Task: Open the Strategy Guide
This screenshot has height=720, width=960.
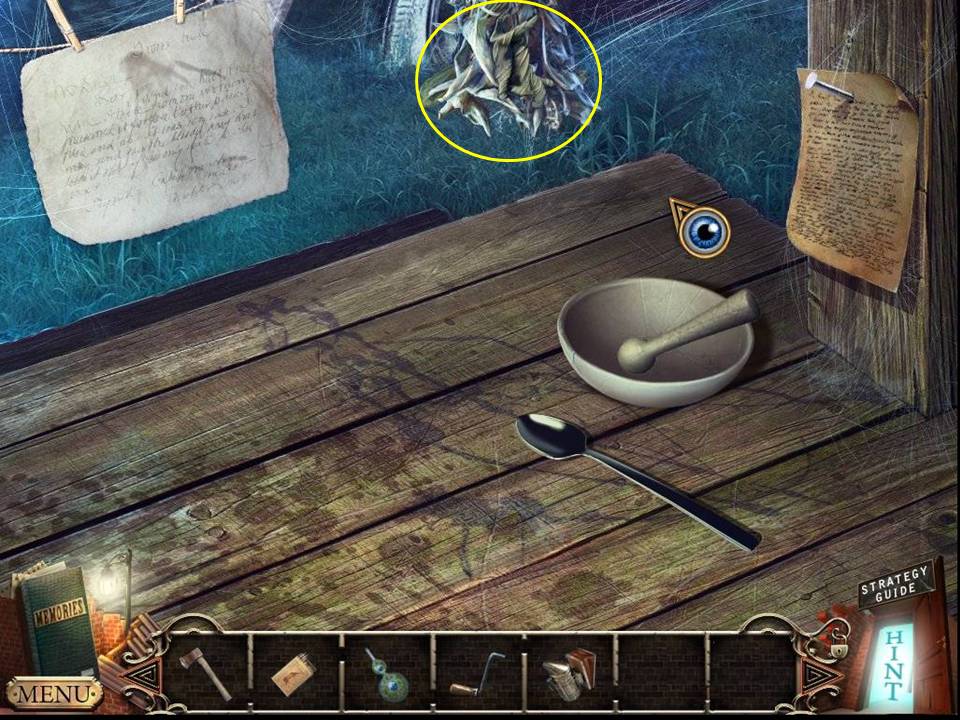Action: 894,586
